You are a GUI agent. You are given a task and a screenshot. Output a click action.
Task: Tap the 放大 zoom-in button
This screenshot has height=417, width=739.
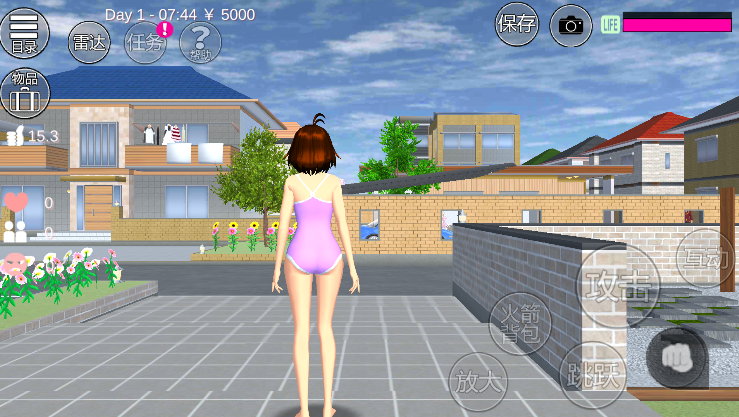(x=478, y=381)
